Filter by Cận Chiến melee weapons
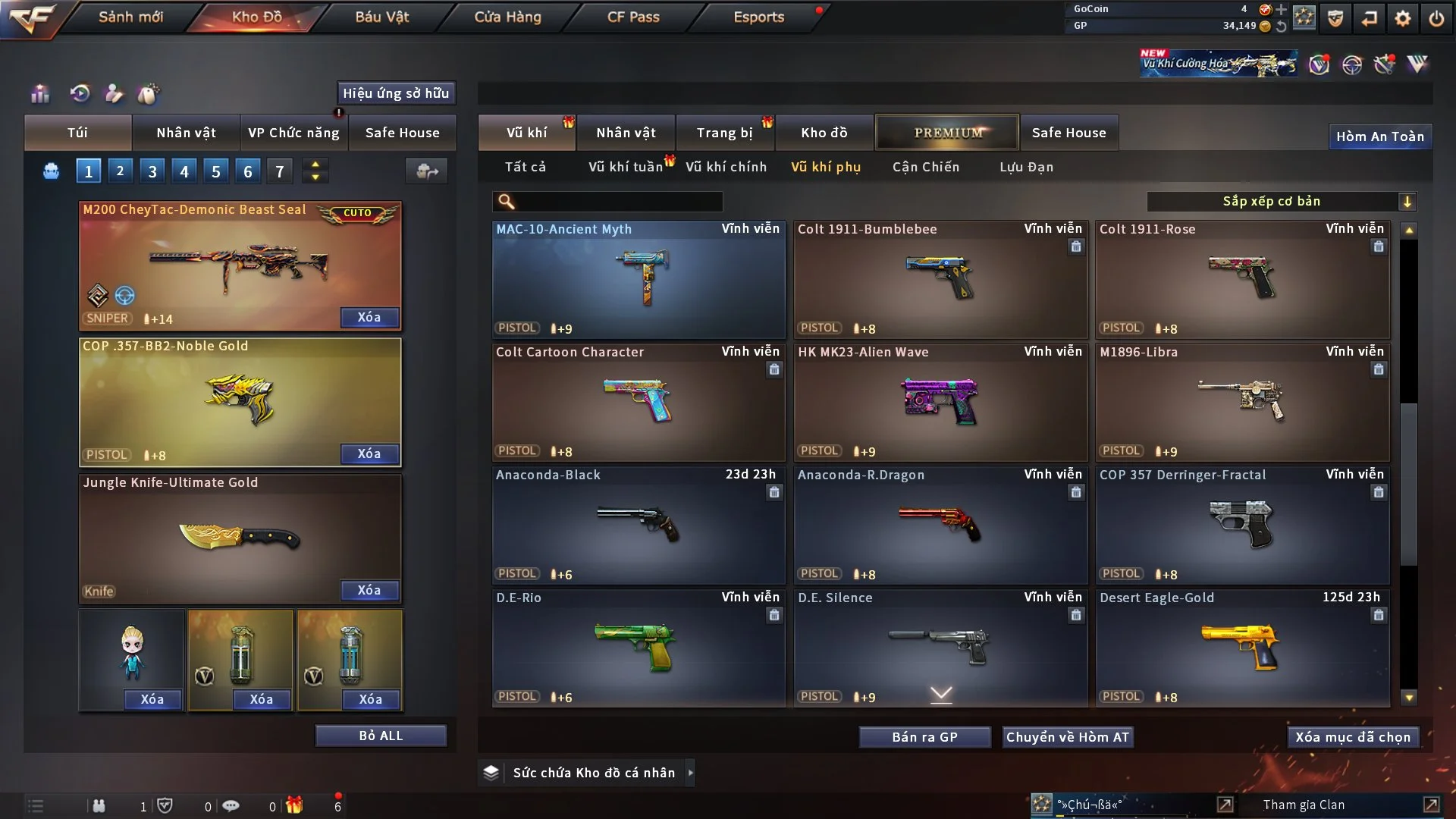 [925, 167]
